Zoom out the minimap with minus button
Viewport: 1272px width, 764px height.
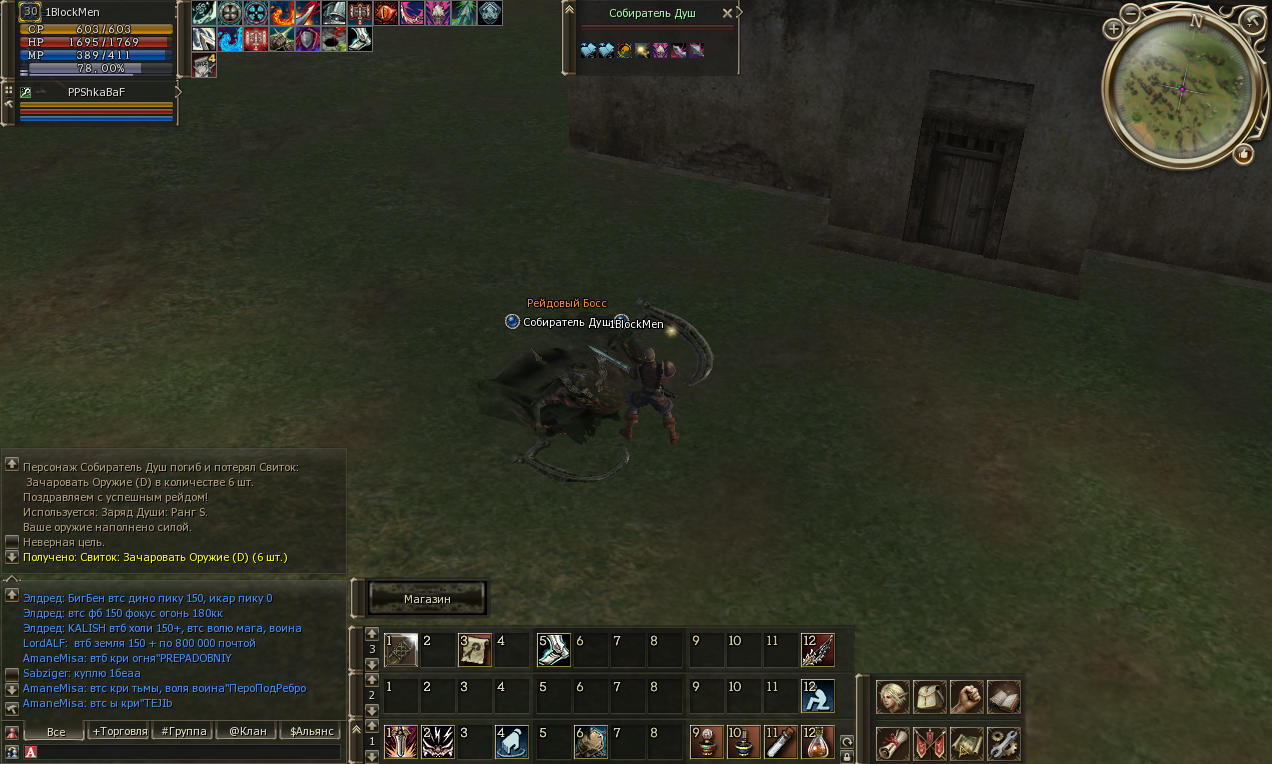[x=1130, y=14]
